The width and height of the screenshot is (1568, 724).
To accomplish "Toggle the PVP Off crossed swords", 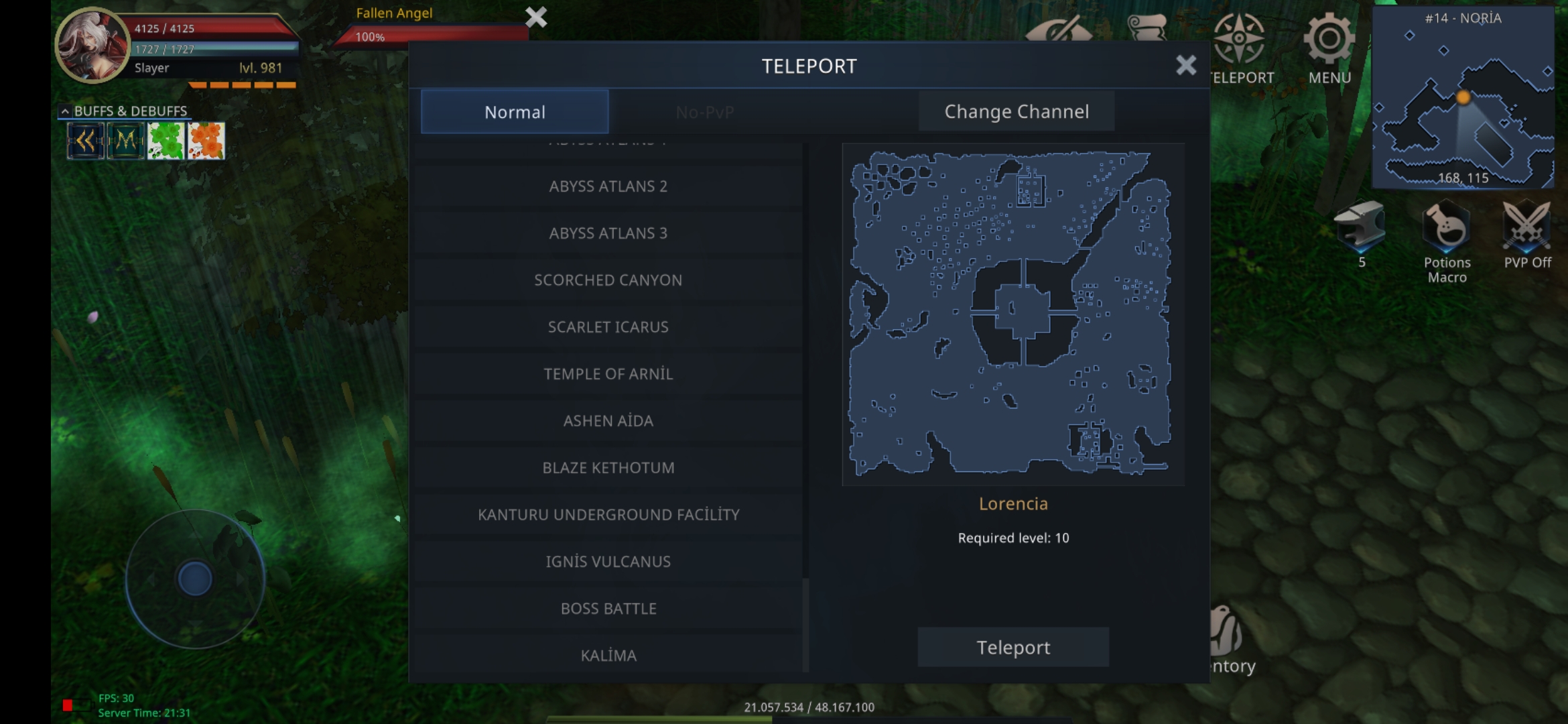I will (1526, 225).
